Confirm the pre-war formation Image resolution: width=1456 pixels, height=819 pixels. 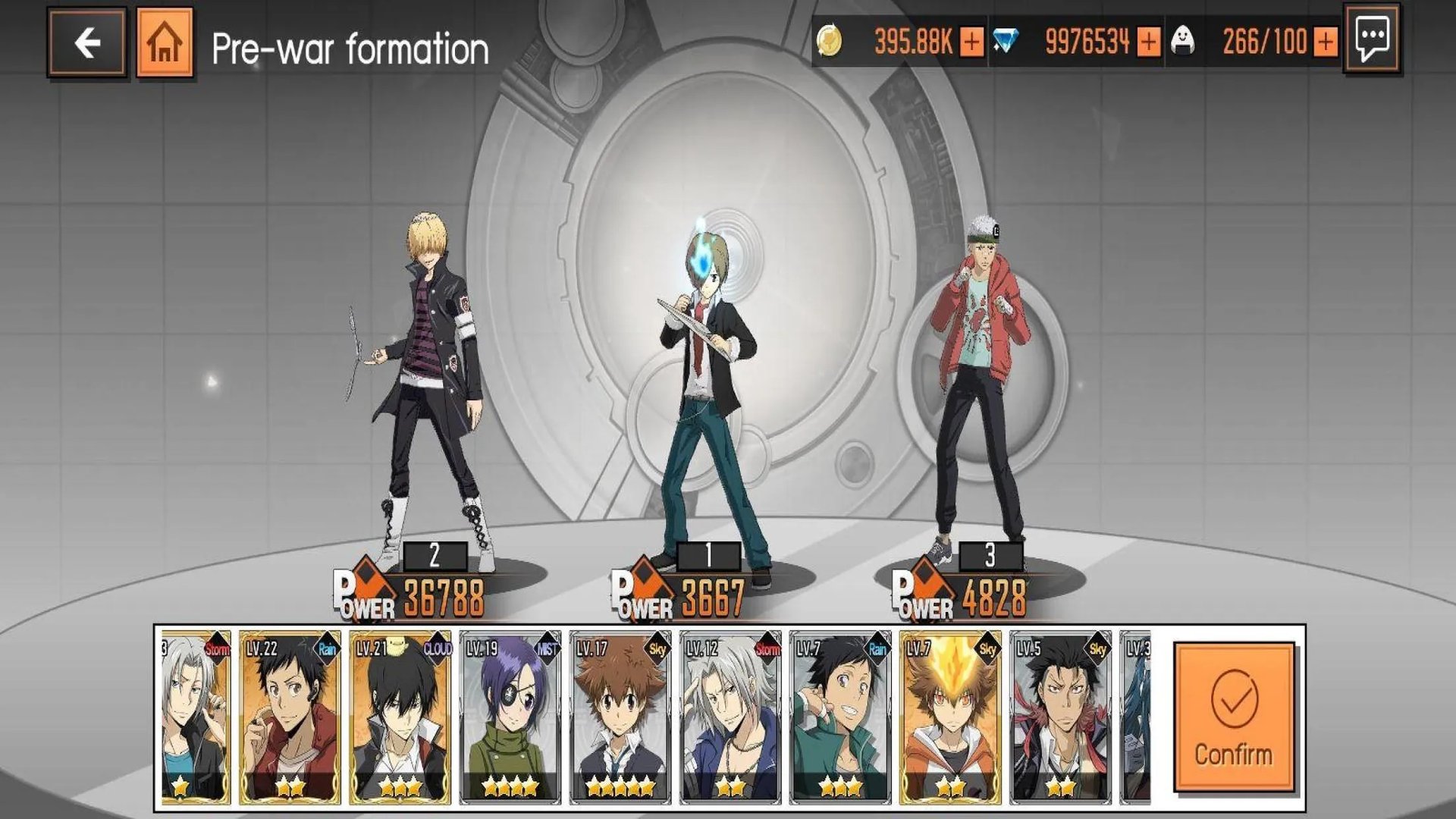1234,717
